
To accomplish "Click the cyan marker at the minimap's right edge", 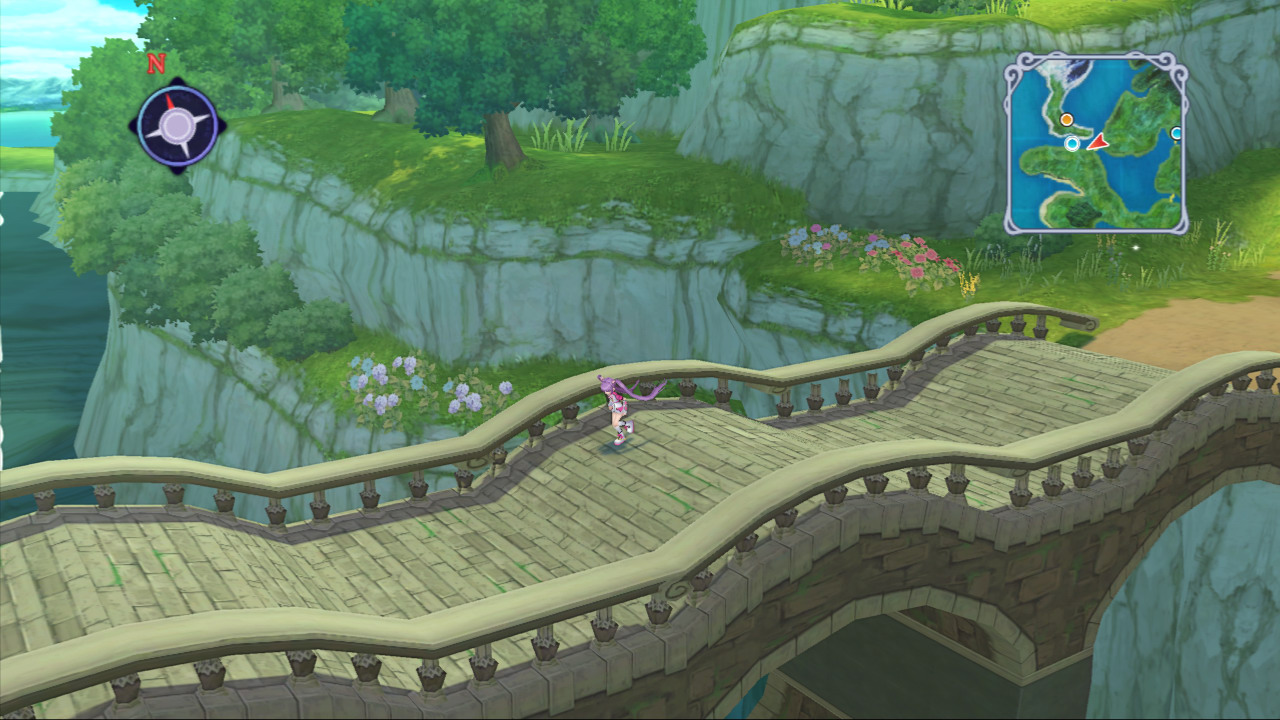I will pyautogui.click(x=1176, y=133).
